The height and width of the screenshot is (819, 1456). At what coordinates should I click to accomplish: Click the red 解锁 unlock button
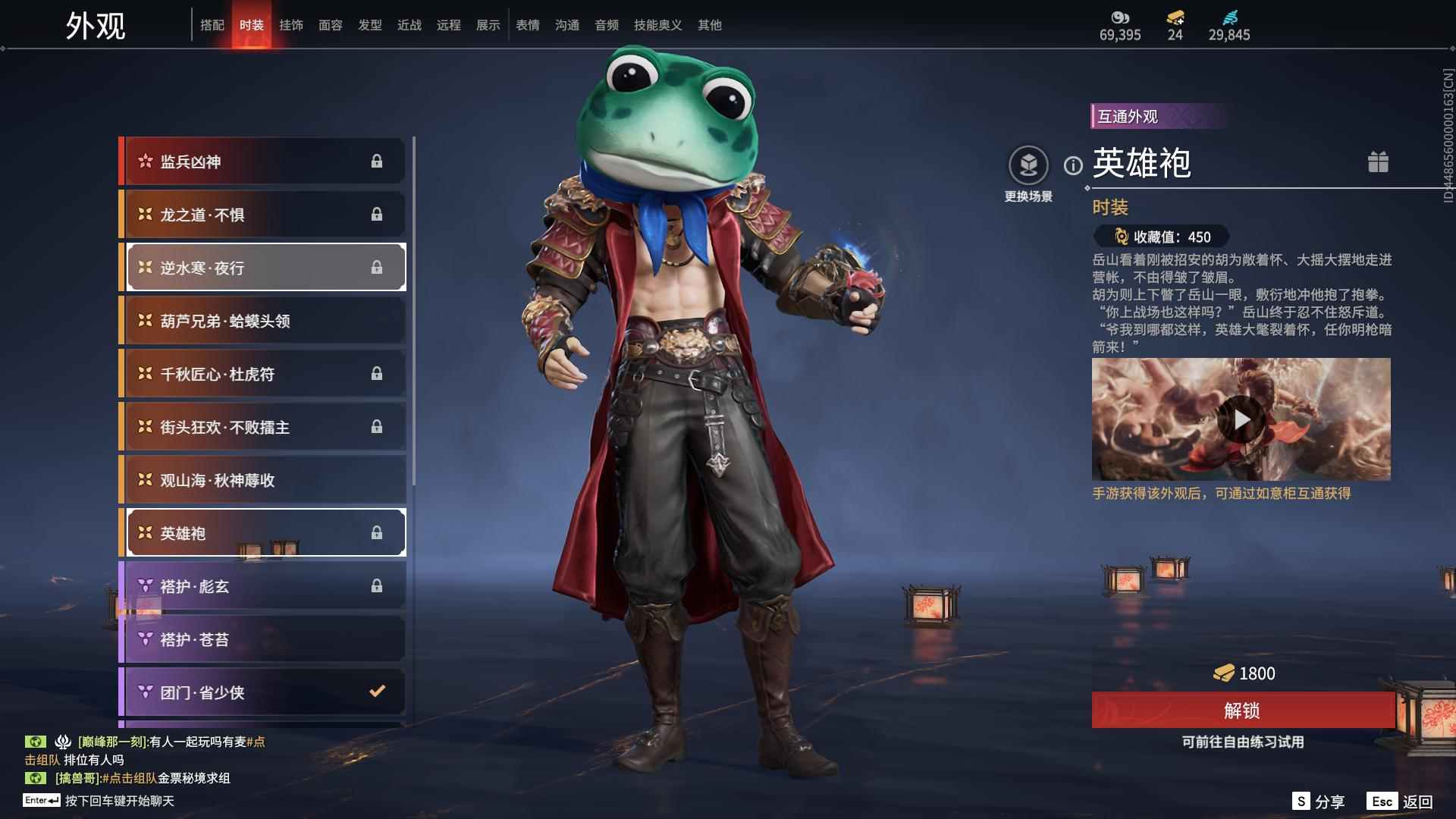pos(1242,711)
